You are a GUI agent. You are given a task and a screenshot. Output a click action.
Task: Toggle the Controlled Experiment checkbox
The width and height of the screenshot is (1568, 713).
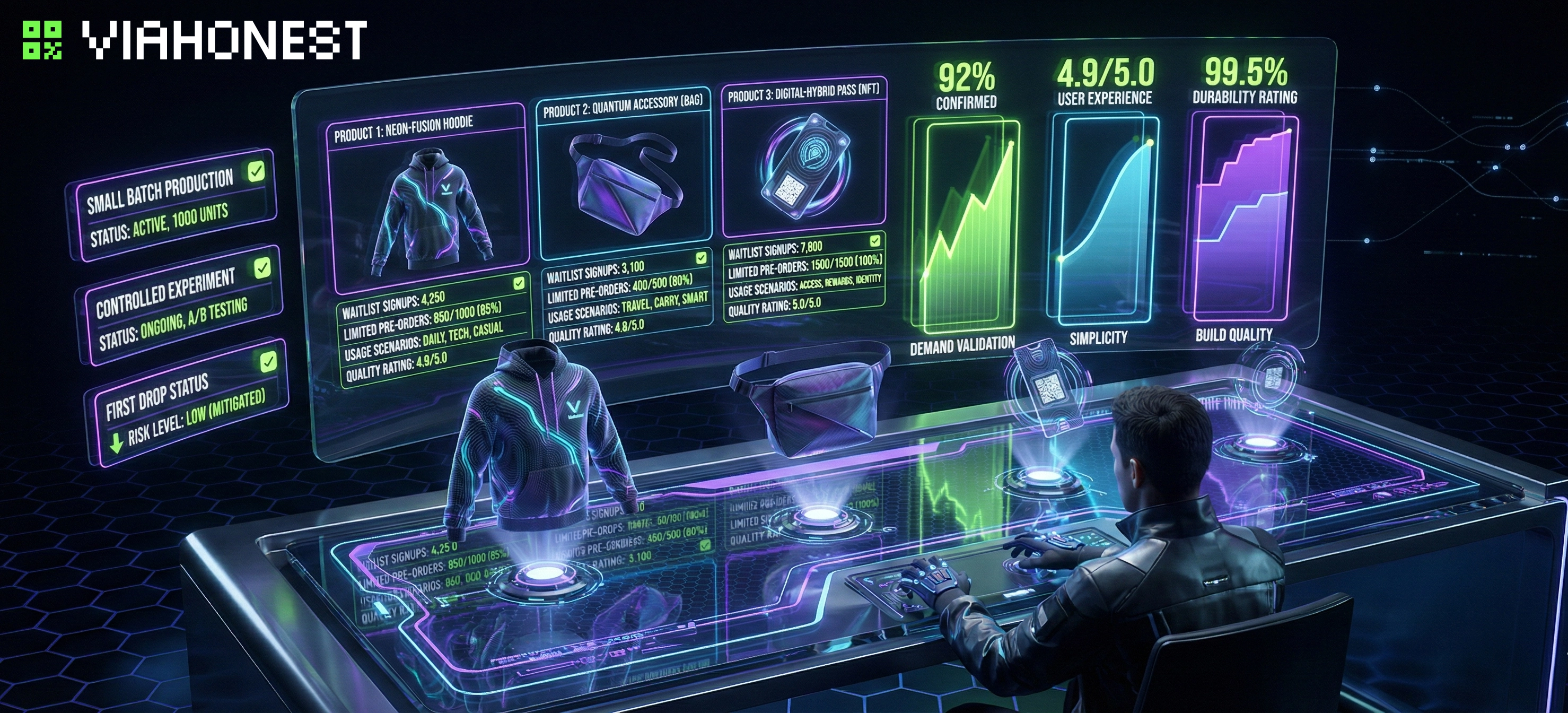262,268
